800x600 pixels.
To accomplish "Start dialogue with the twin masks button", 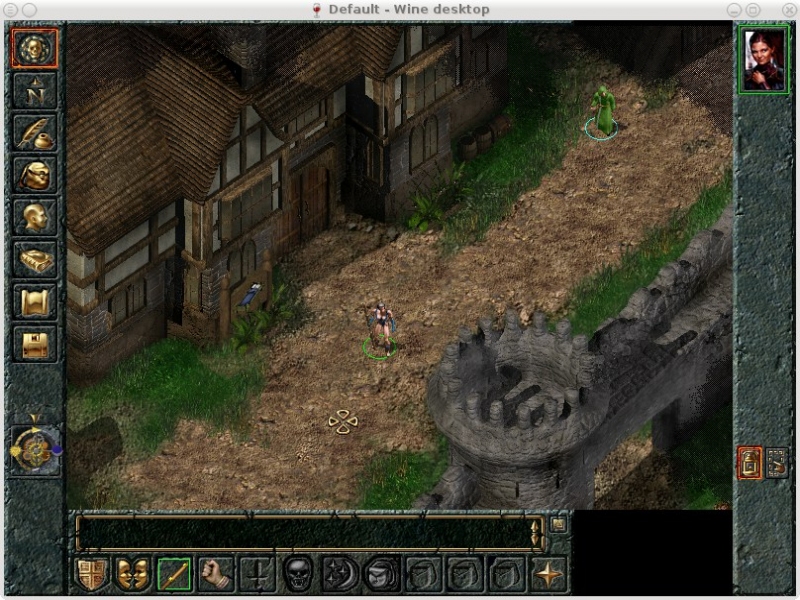I will (133, 574).
